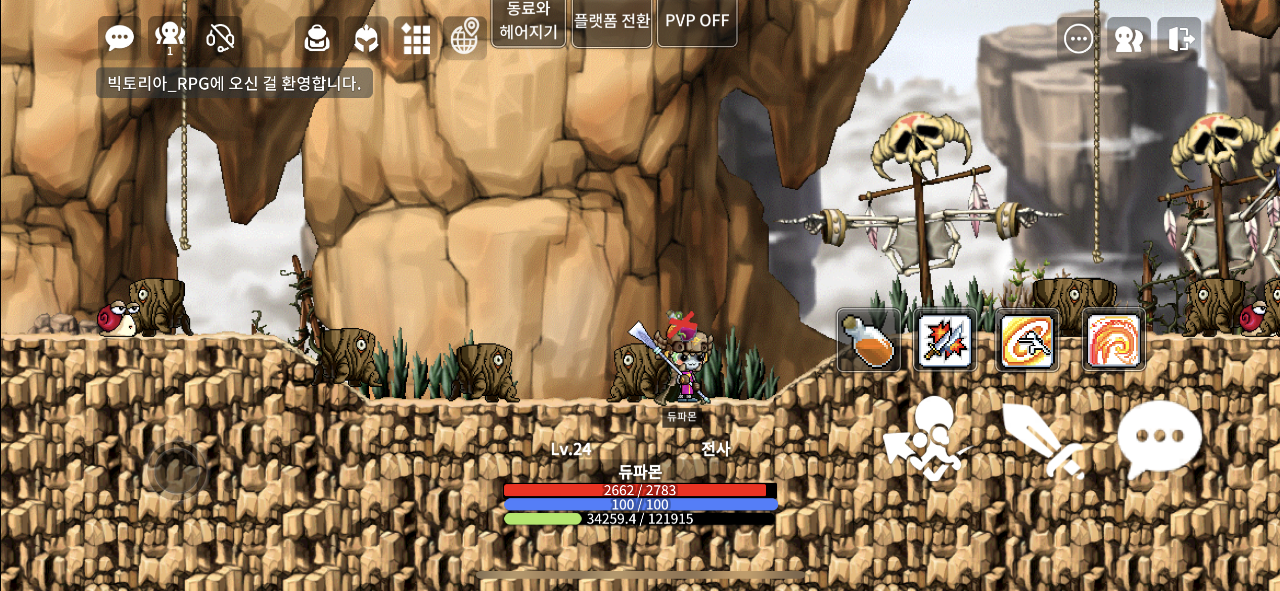Open the friends icon at top right
This screenshot has height=591, width=1280.
click(x=1129, y=39)
